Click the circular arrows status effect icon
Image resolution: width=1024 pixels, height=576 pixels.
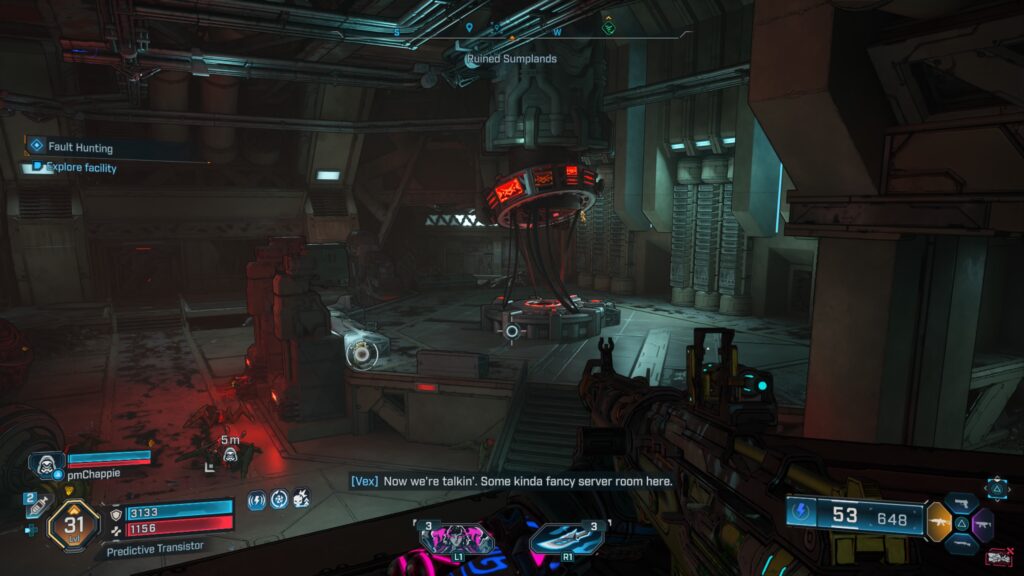click(x=279, y=498)
